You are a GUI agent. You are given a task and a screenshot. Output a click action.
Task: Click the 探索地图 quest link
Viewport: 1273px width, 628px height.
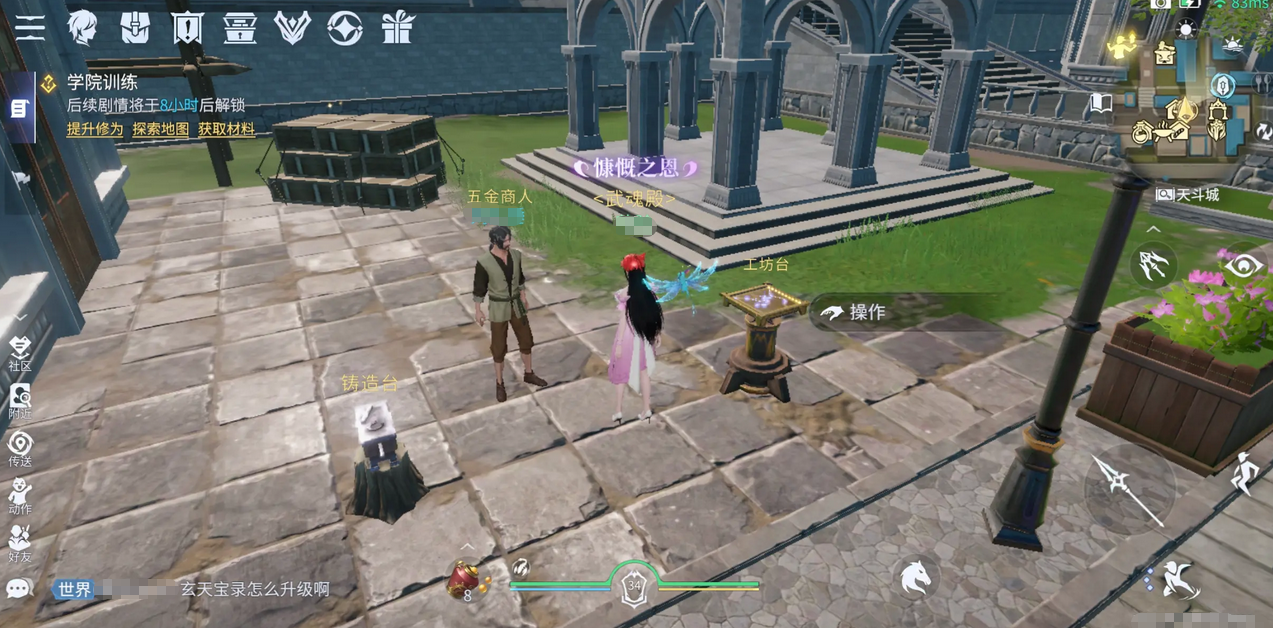(161, 129)
